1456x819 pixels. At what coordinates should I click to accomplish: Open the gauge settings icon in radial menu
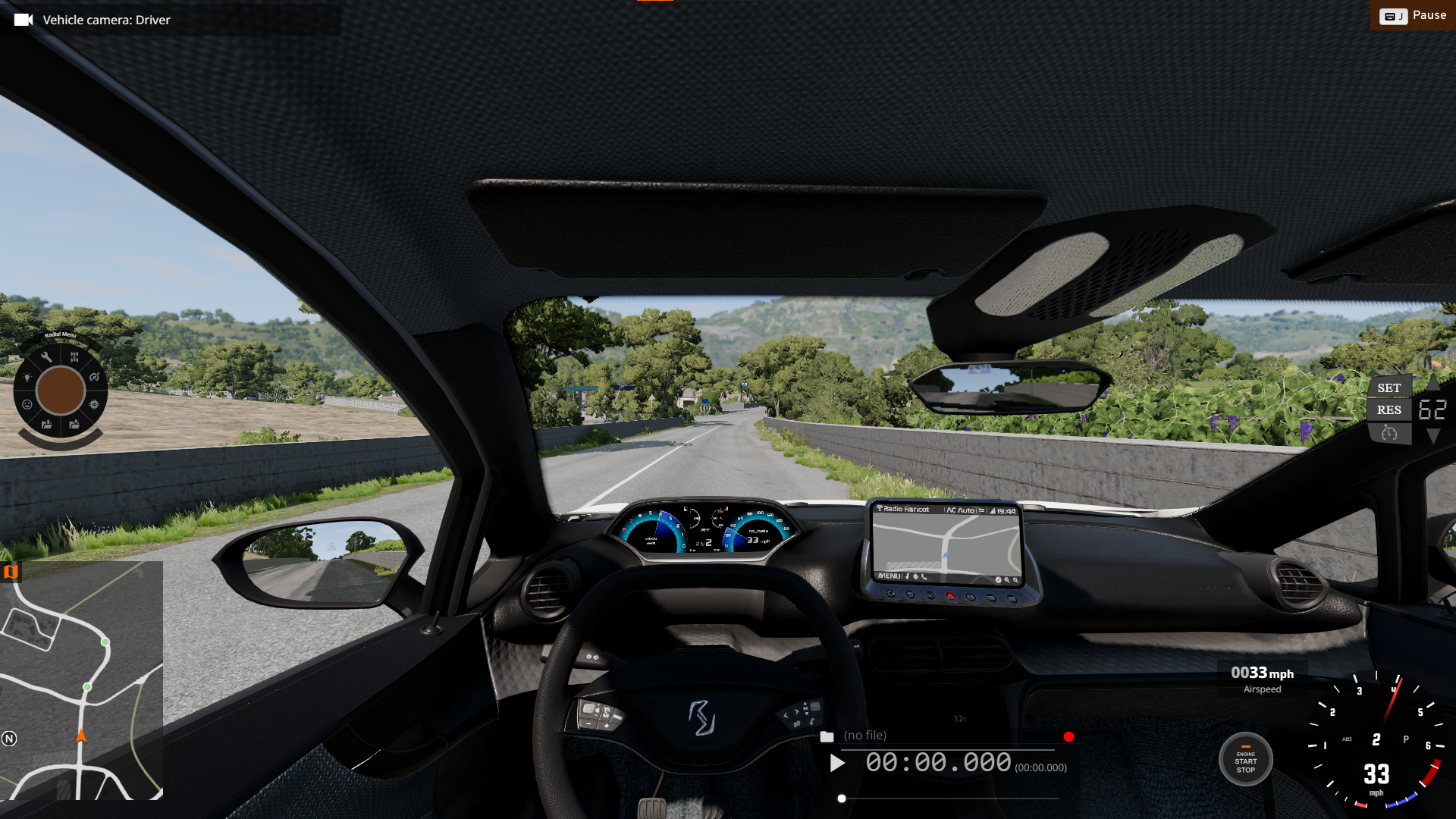tap(94, 377)
